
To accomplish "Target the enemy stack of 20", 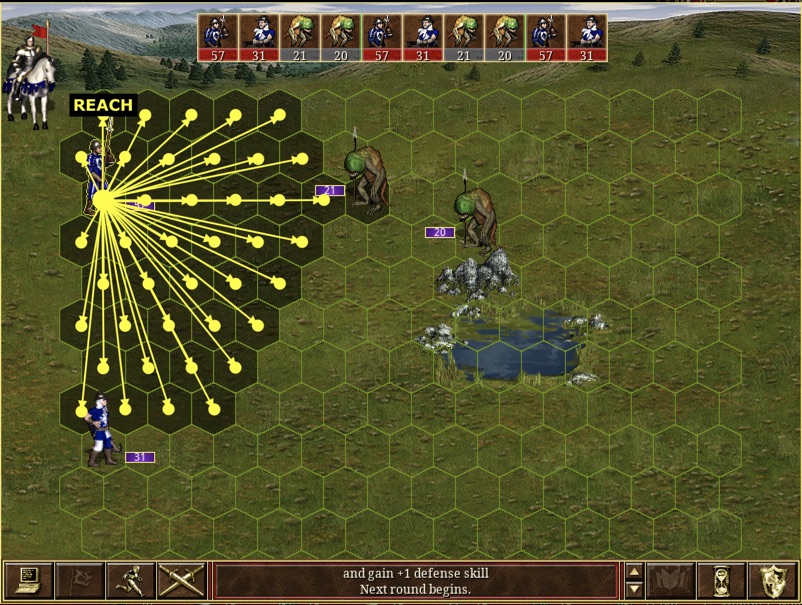I will tap(477, 218).
